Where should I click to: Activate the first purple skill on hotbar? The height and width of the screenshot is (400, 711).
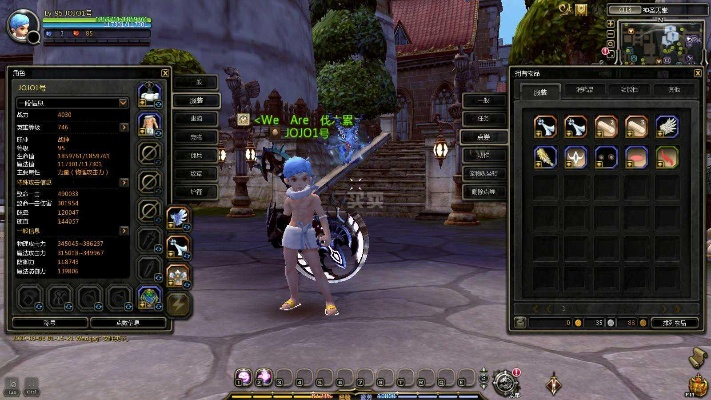[242, 377]
